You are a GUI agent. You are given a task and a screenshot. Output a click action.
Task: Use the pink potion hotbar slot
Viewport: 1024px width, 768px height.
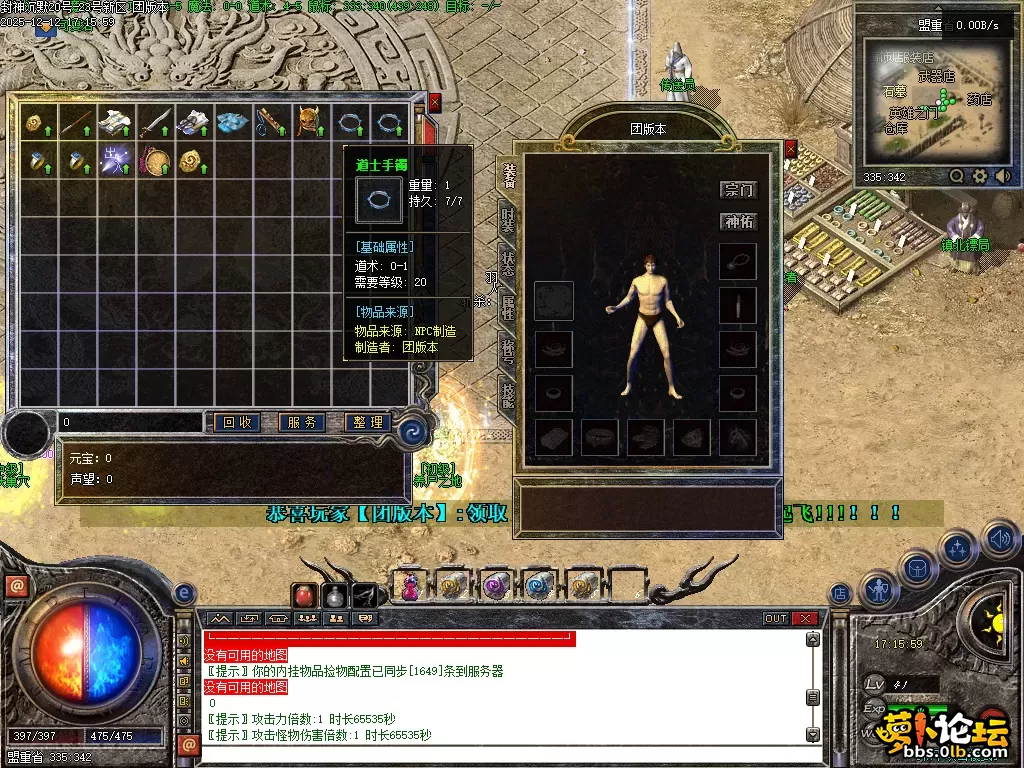pos(410,585)
